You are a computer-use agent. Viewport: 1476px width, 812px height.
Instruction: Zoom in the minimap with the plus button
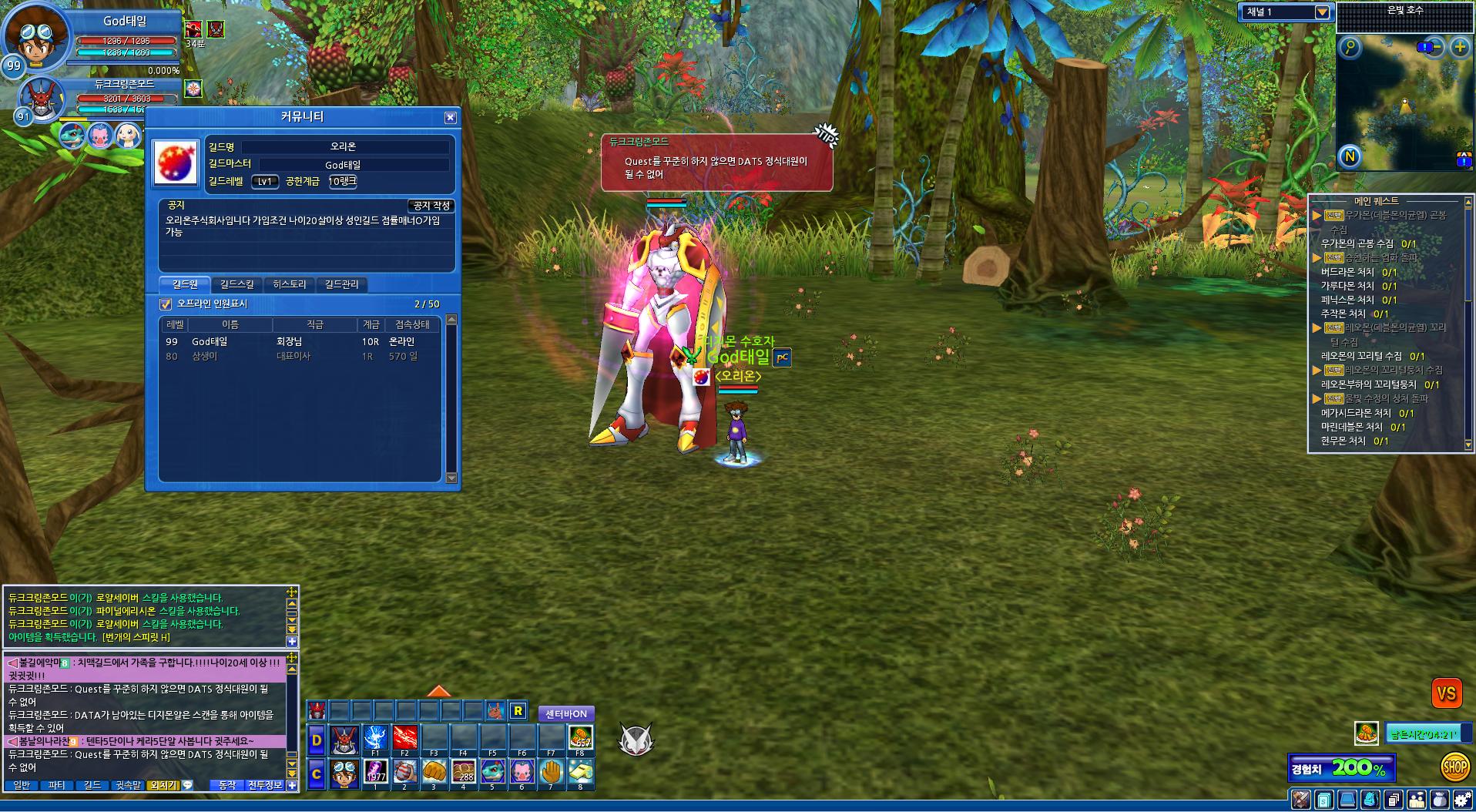pos(1459,48)
